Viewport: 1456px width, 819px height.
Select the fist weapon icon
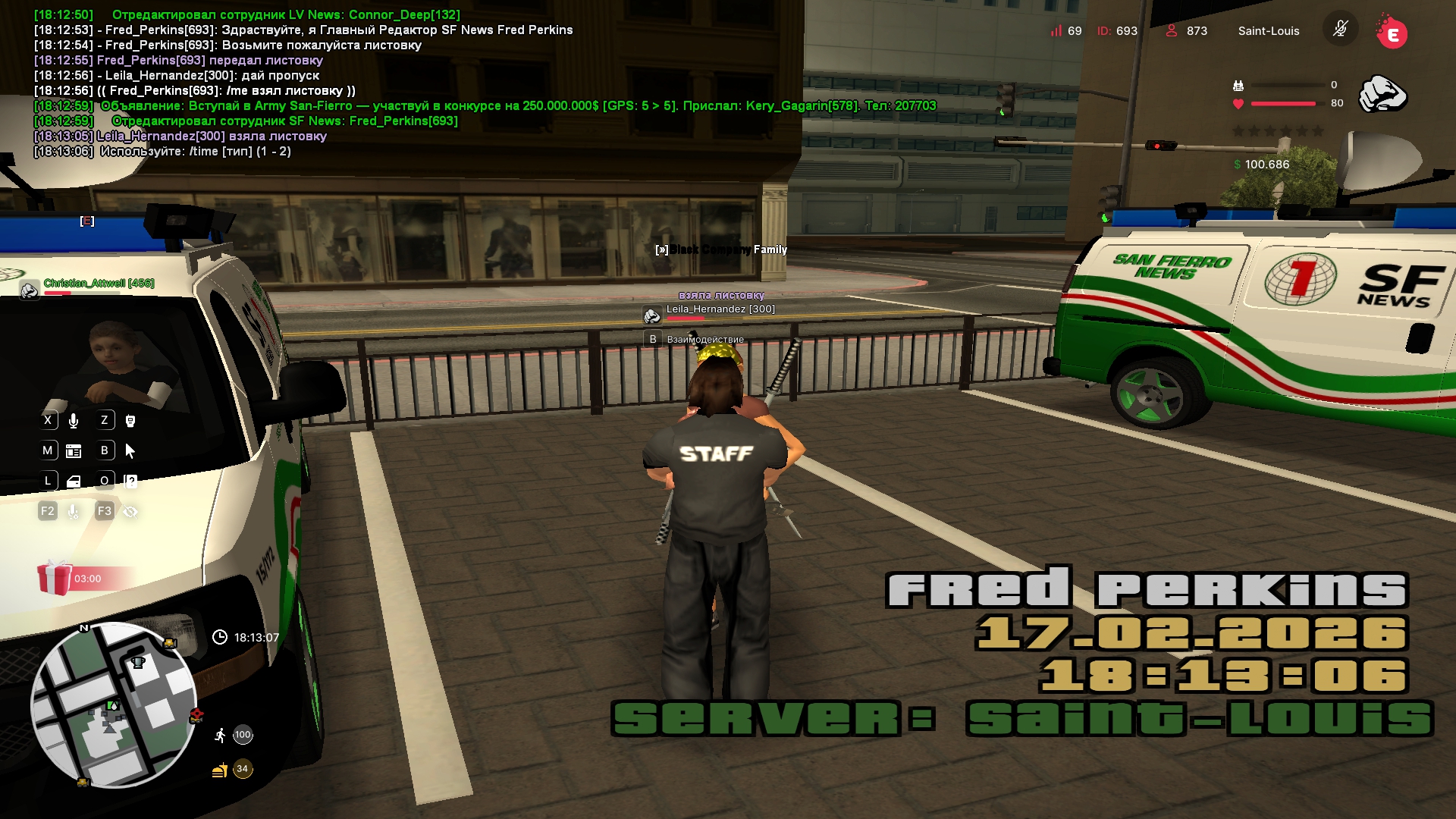(x=1382, y=94)
